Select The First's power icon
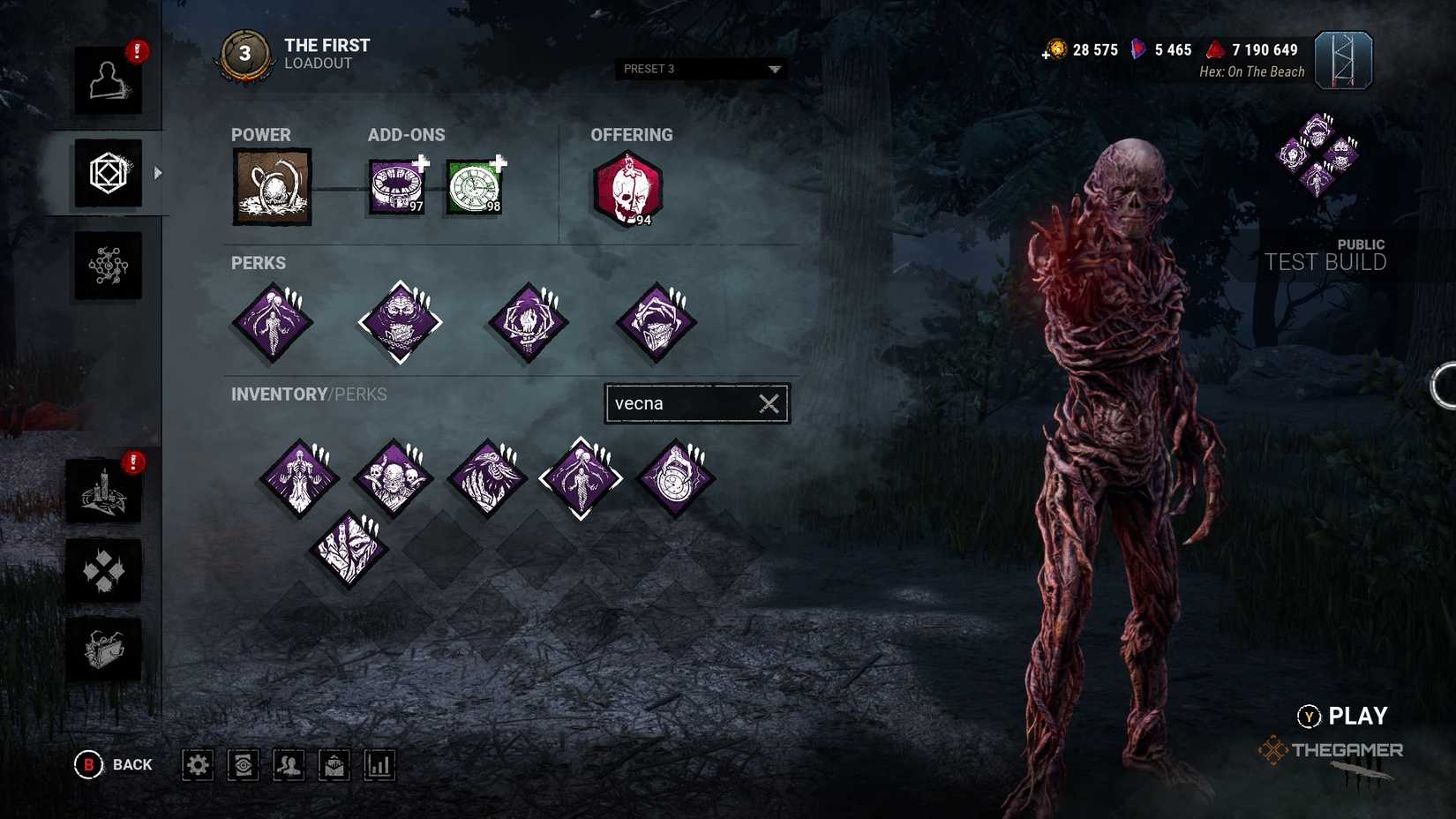 pos(271,187)
